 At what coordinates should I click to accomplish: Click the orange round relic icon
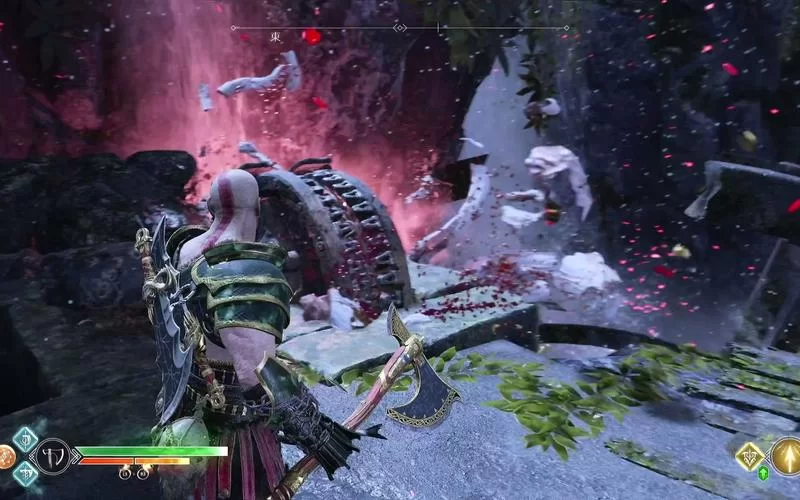point(5,458)
